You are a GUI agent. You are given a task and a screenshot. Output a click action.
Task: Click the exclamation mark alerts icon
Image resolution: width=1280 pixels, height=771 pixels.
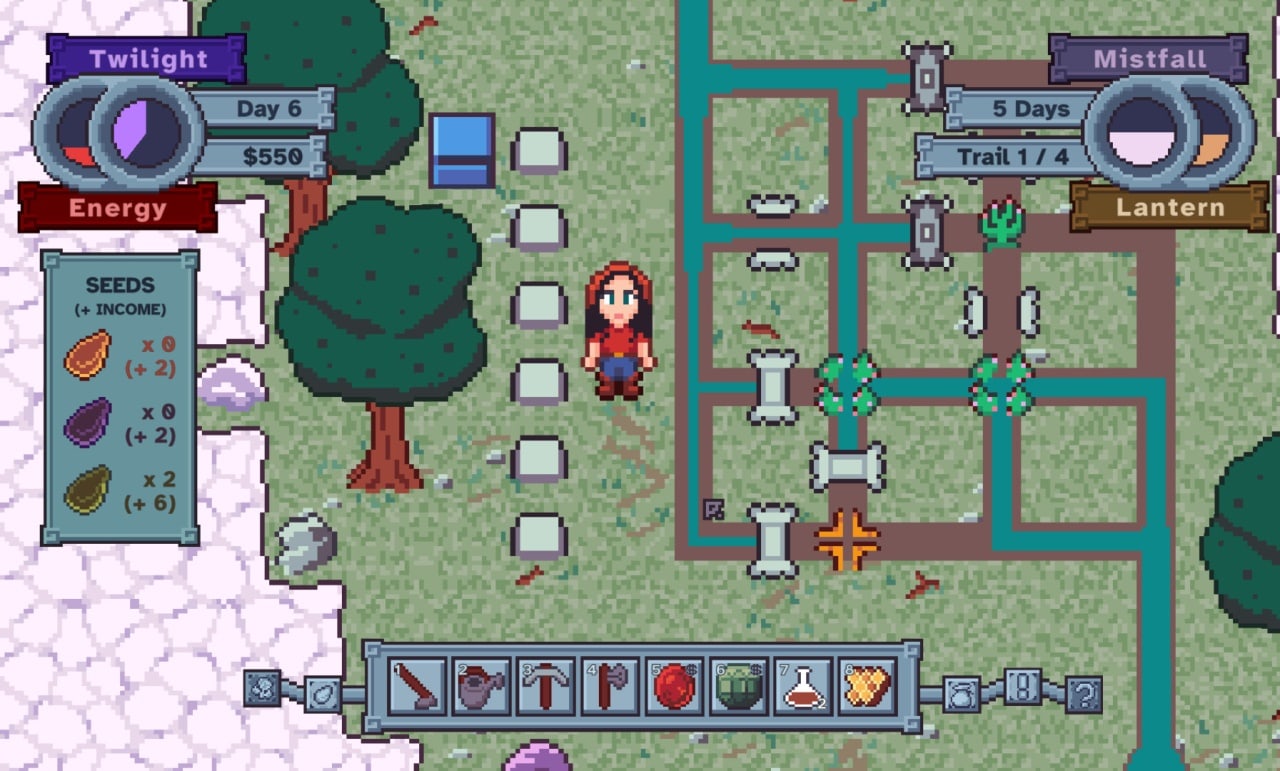1022,687
